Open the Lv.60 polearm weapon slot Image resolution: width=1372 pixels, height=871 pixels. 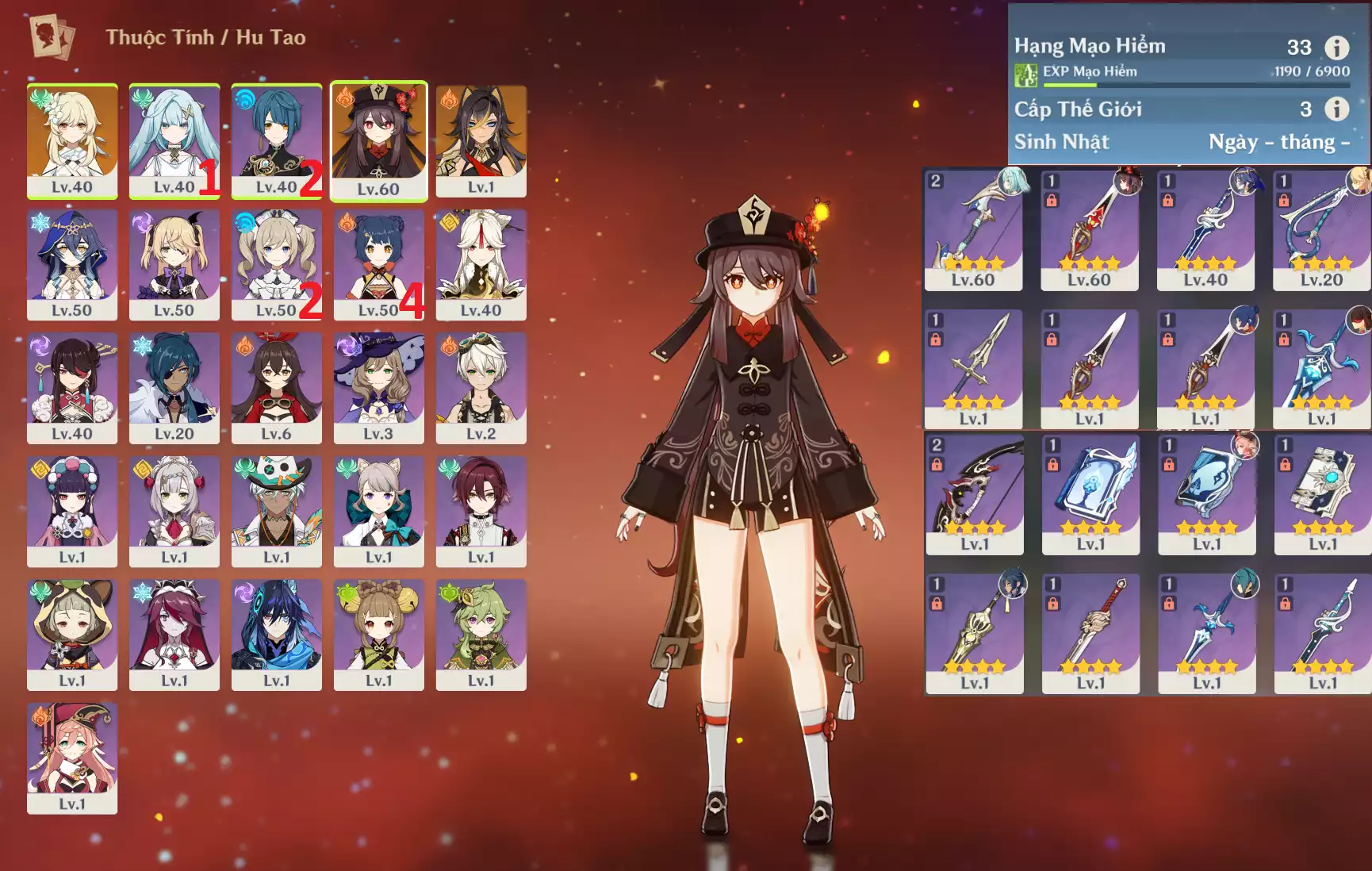tap(1089, 229)
